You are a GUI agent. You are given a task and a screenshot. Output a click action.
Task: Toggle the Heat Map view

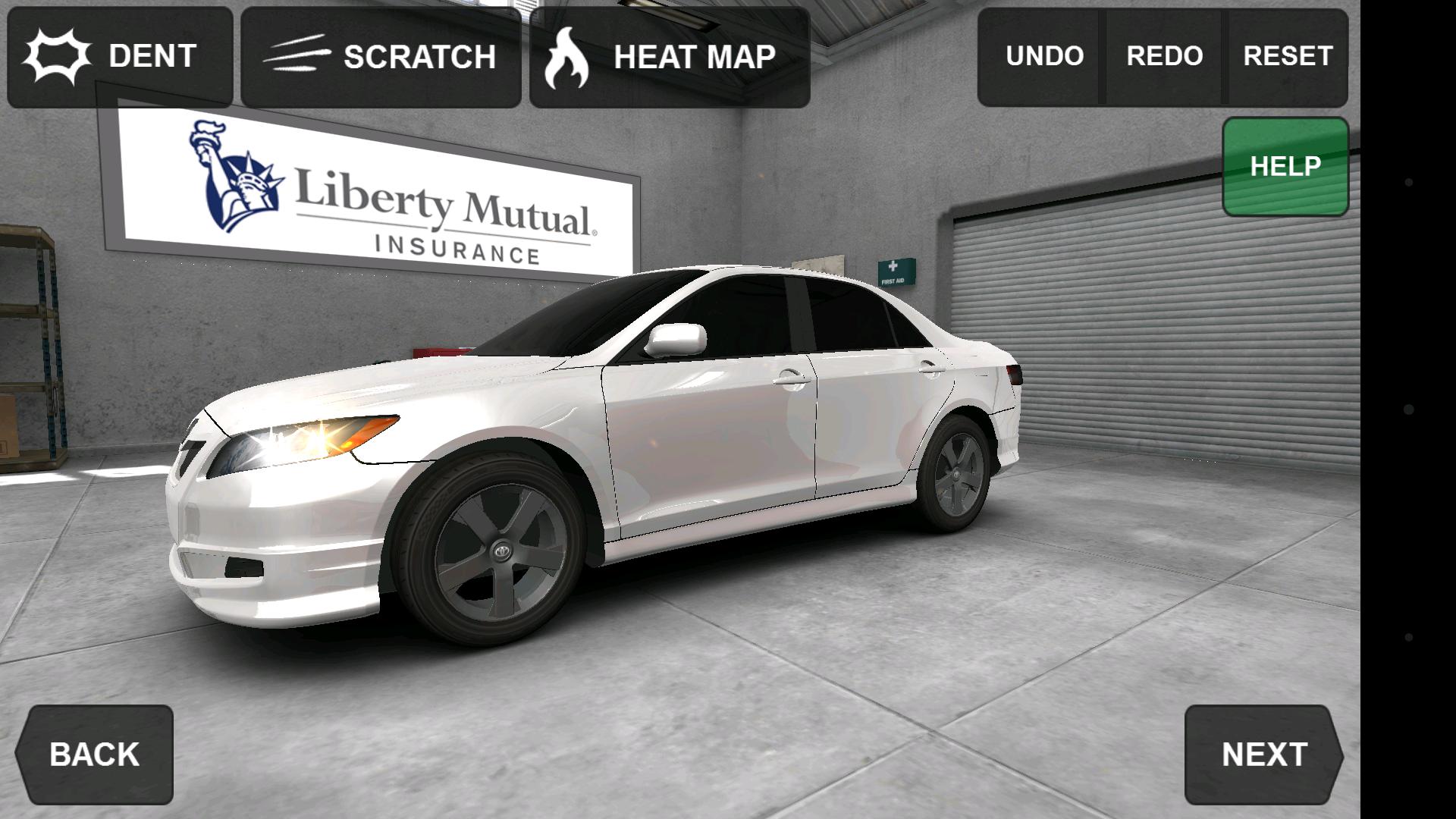pyautogui.click(x=670, y=57)
